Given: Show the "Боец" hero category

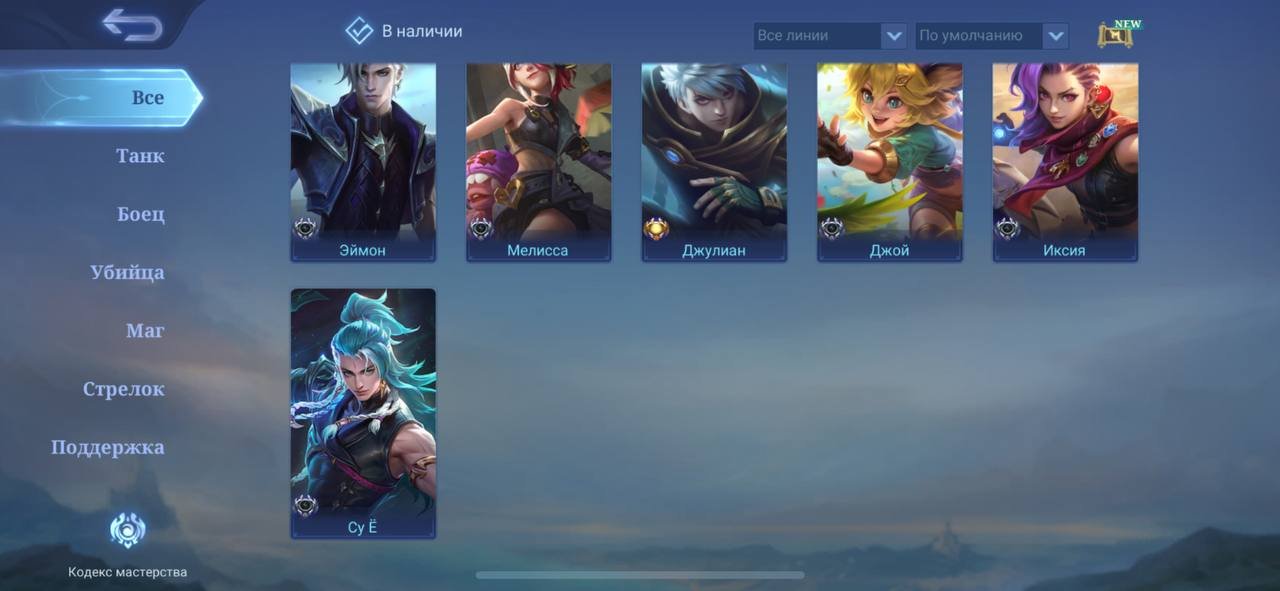Looking at the screenshot, I should click(x=141, y=214).
